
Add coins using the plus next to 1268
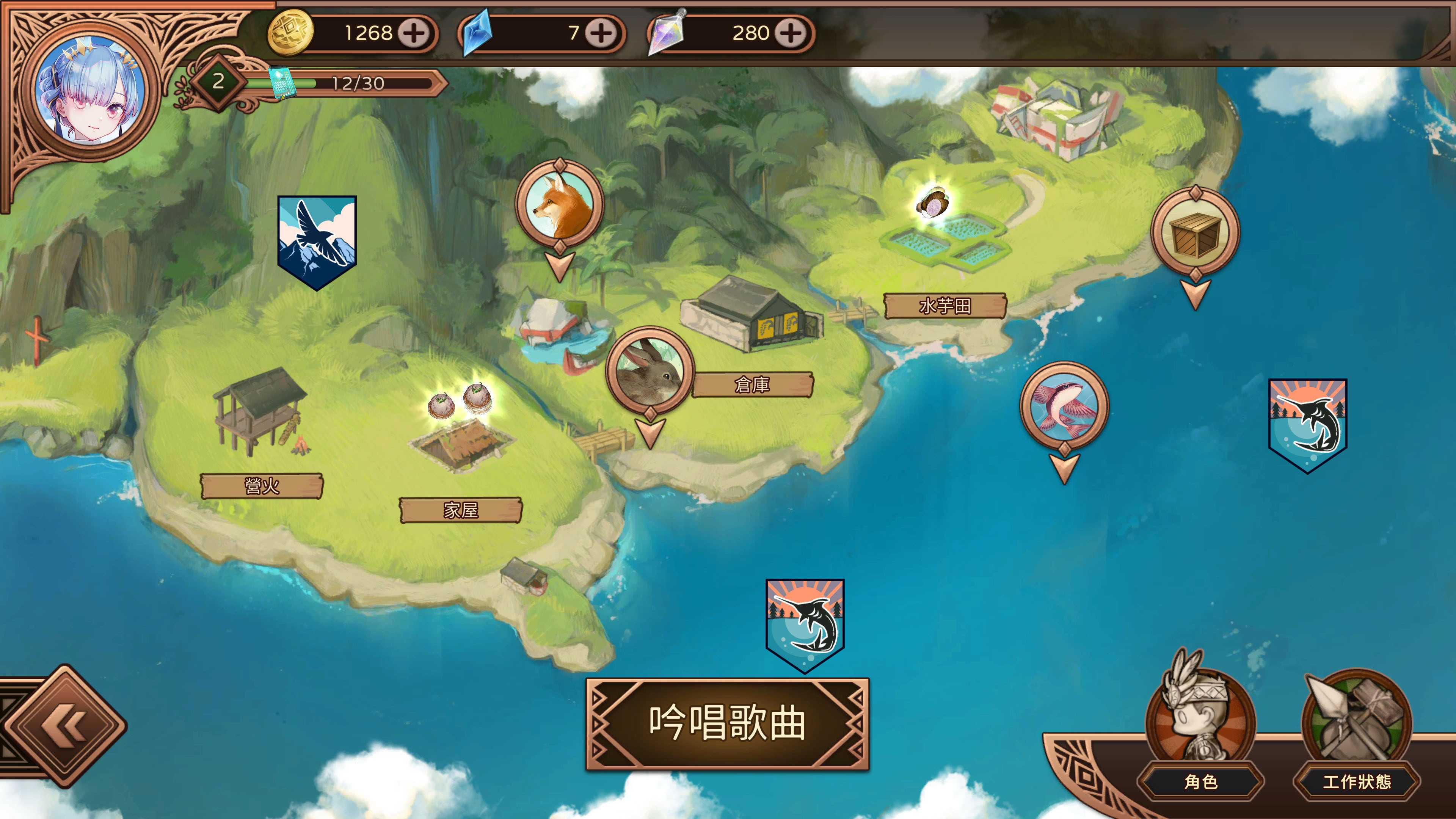(x=413, y=33)
